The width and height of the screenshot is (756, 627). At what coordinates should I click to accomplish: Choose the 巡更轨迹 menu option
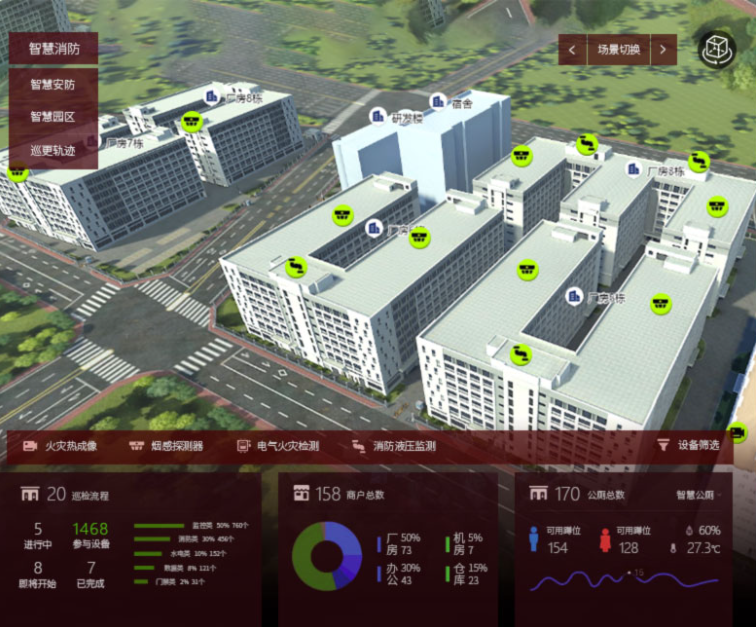point(53,151)
